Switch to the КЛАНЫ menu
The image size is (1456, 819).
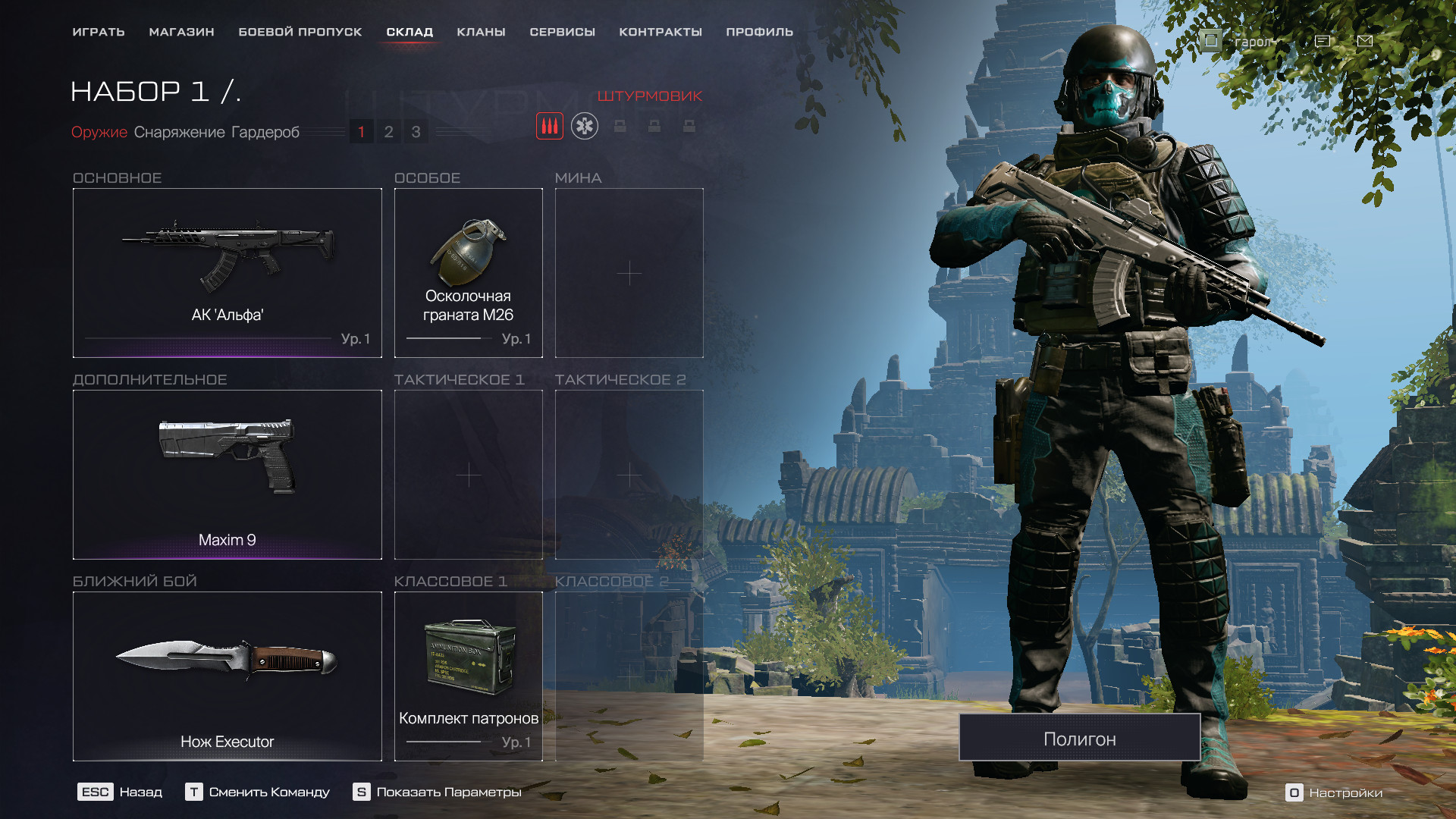481,32
